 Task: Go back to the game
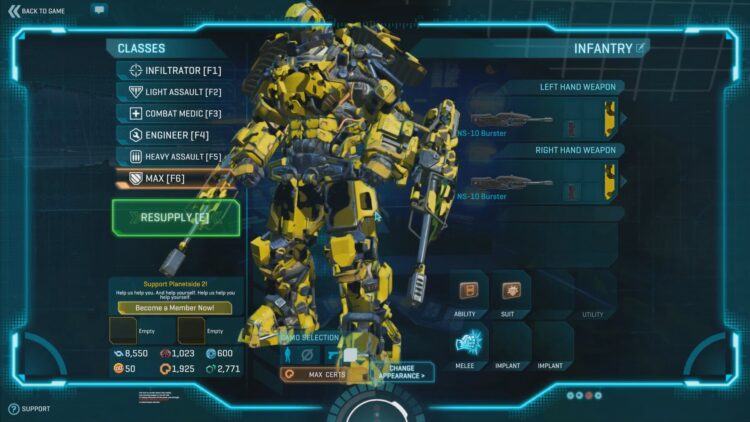[x=38, y=10]
